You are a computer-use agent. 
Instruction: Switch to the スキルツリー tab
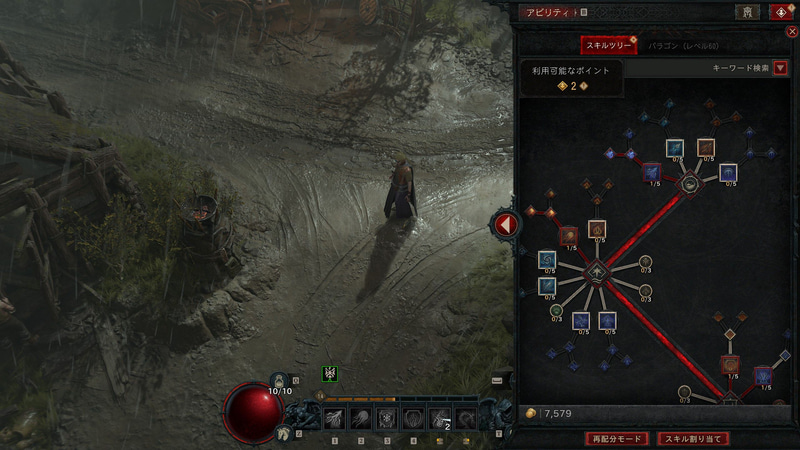point(609,46)
